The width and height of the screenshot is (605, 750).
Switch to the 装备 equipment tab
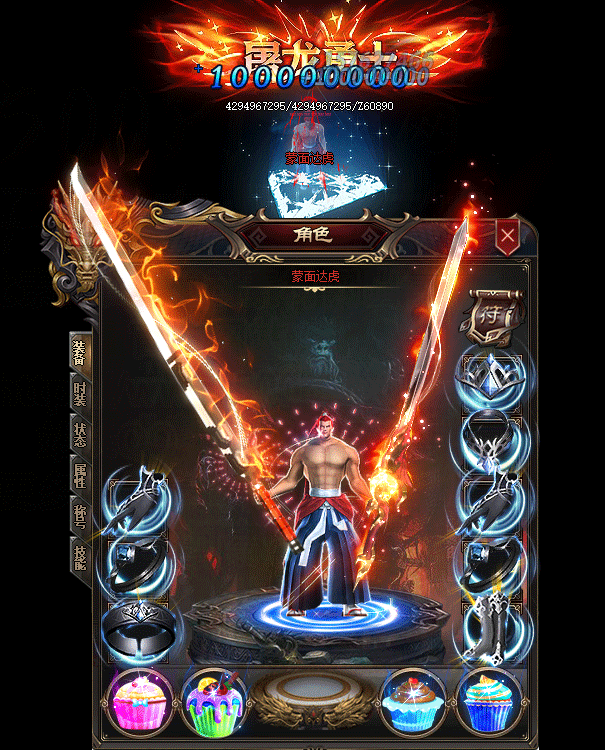[x=81, y=352]
